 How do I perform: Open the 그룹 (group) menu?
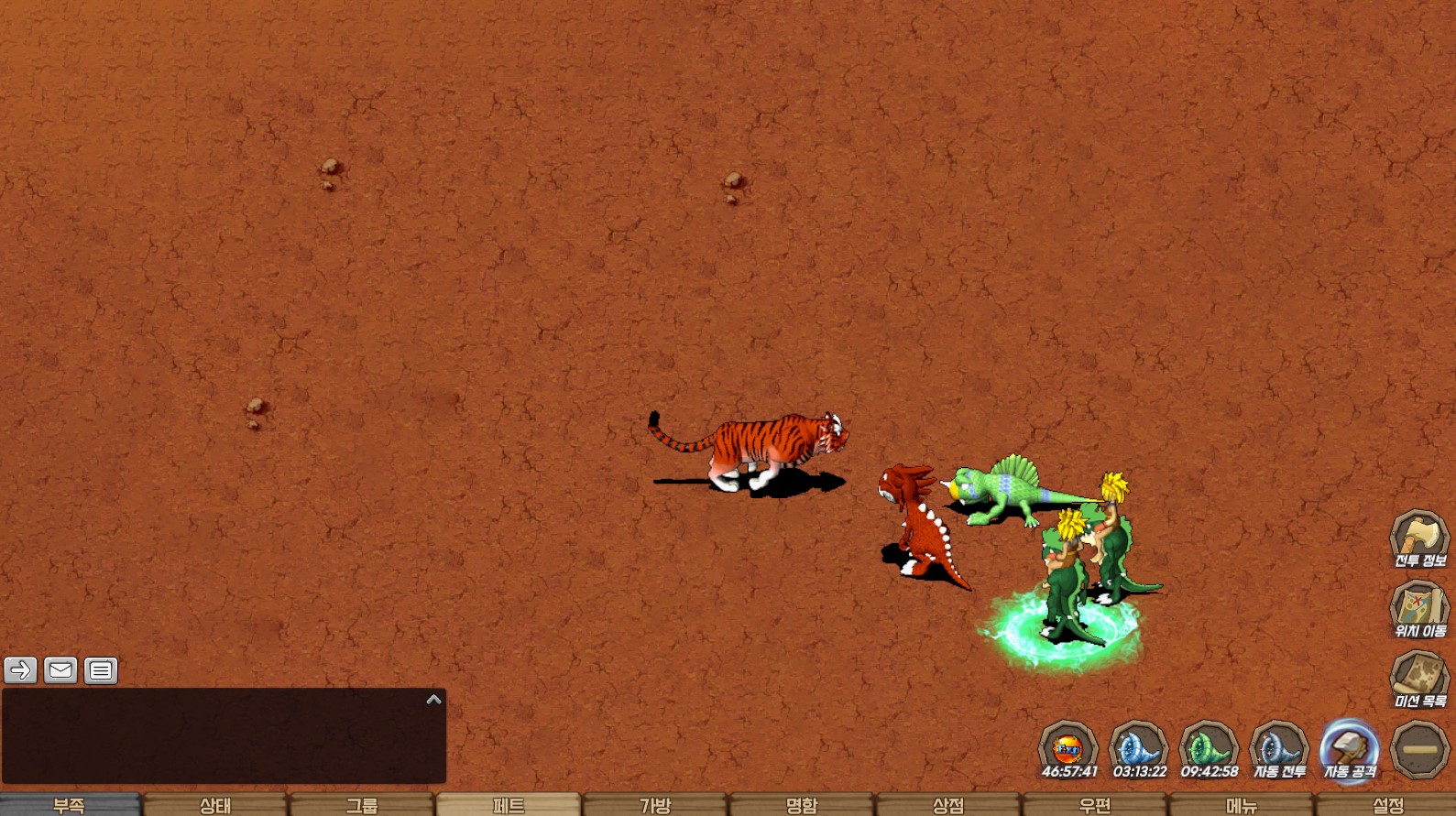(362, 805)
